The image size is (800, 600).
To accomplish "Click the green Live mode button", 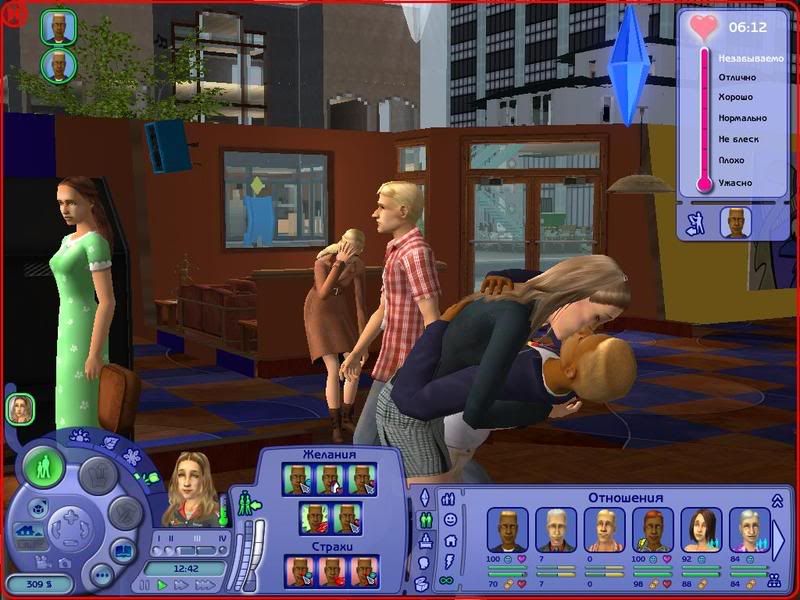I will click(x=45, y=467).
